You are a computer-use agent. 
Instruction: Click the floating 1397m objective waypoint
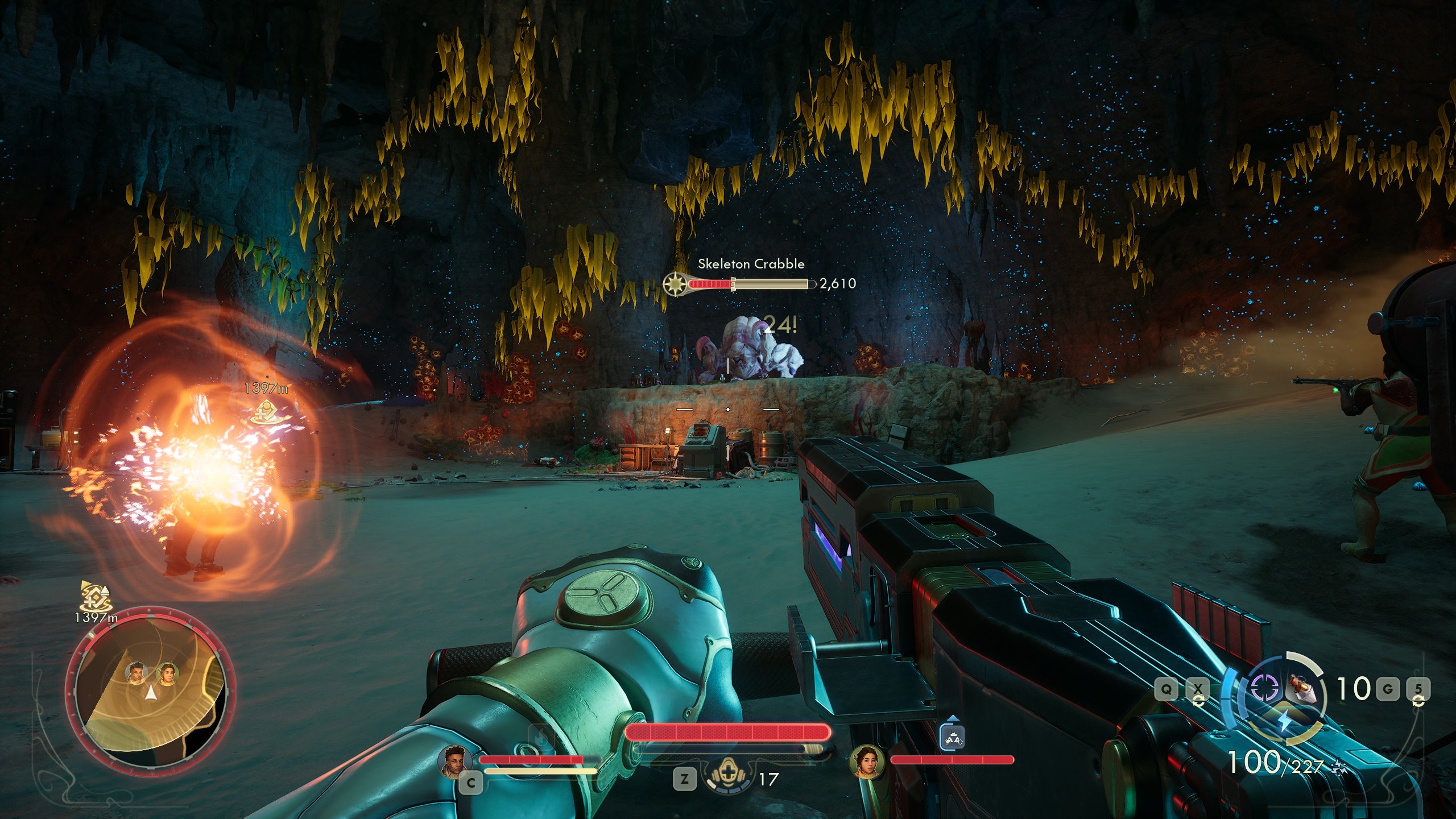point(266,411)
